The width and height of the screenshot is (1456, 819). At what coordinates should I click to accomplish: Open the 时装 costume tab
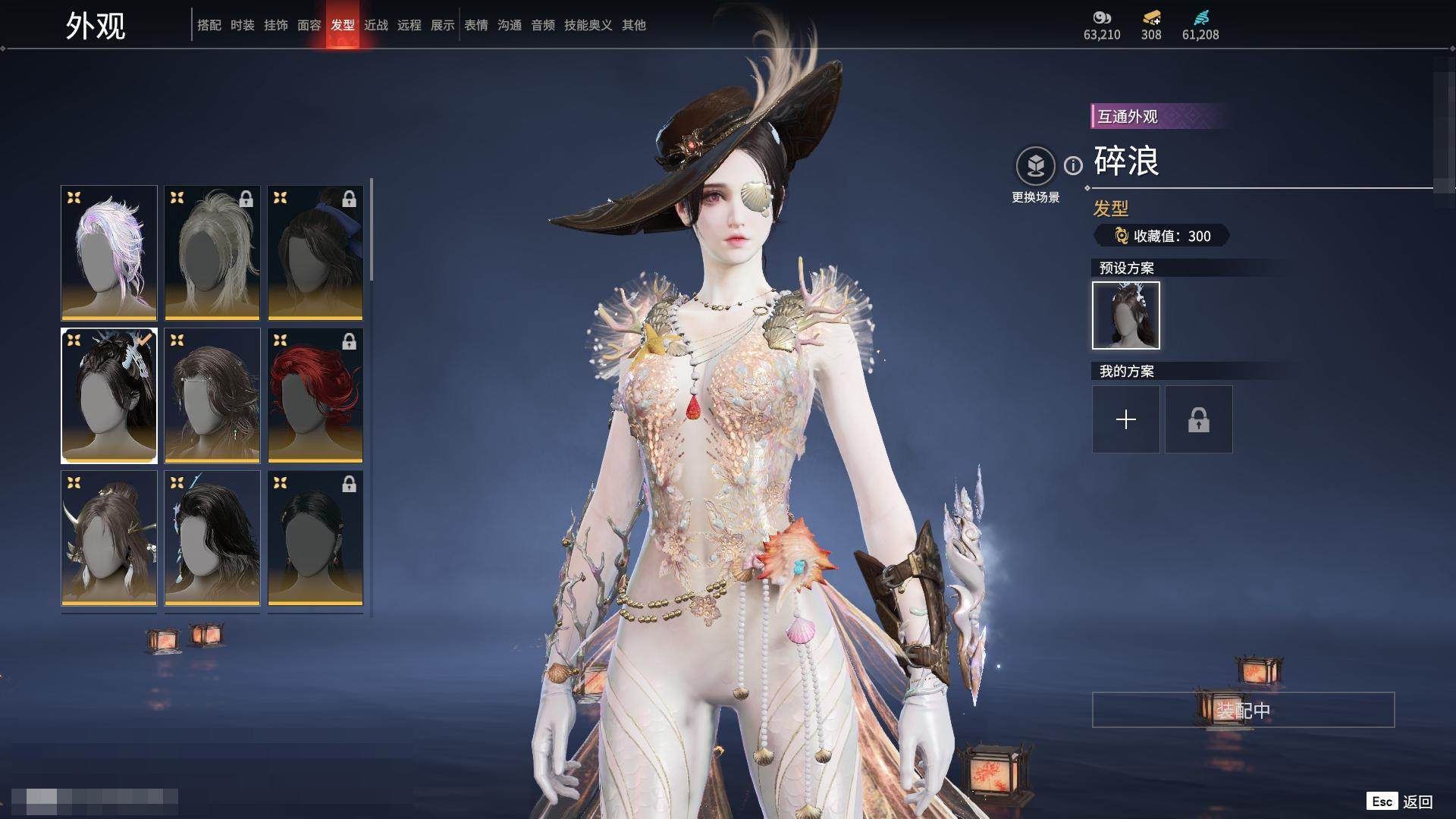coord(243,25)
